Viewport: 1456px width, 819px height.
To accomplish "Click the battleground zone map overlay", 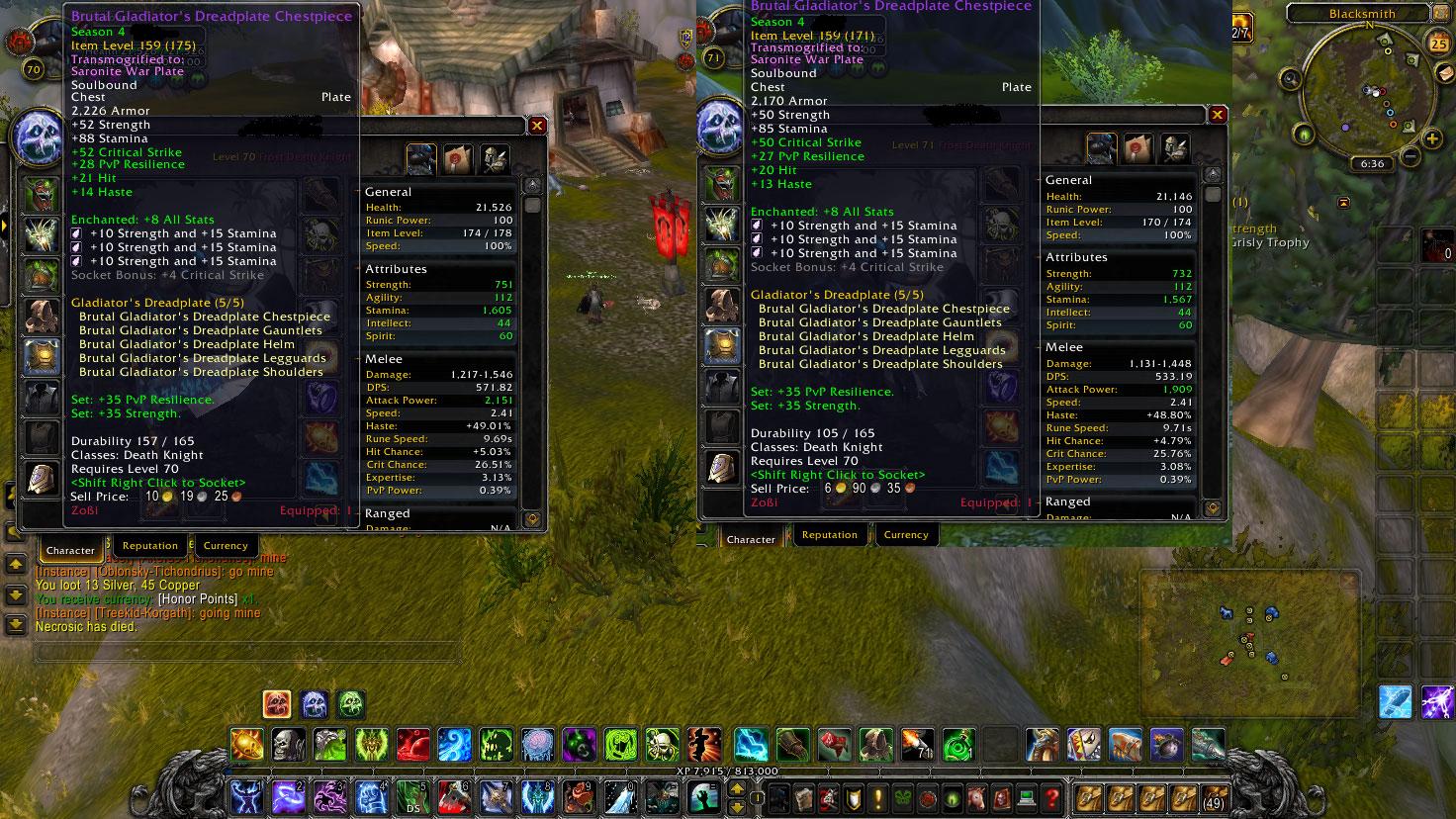I will pos(1248,641).
